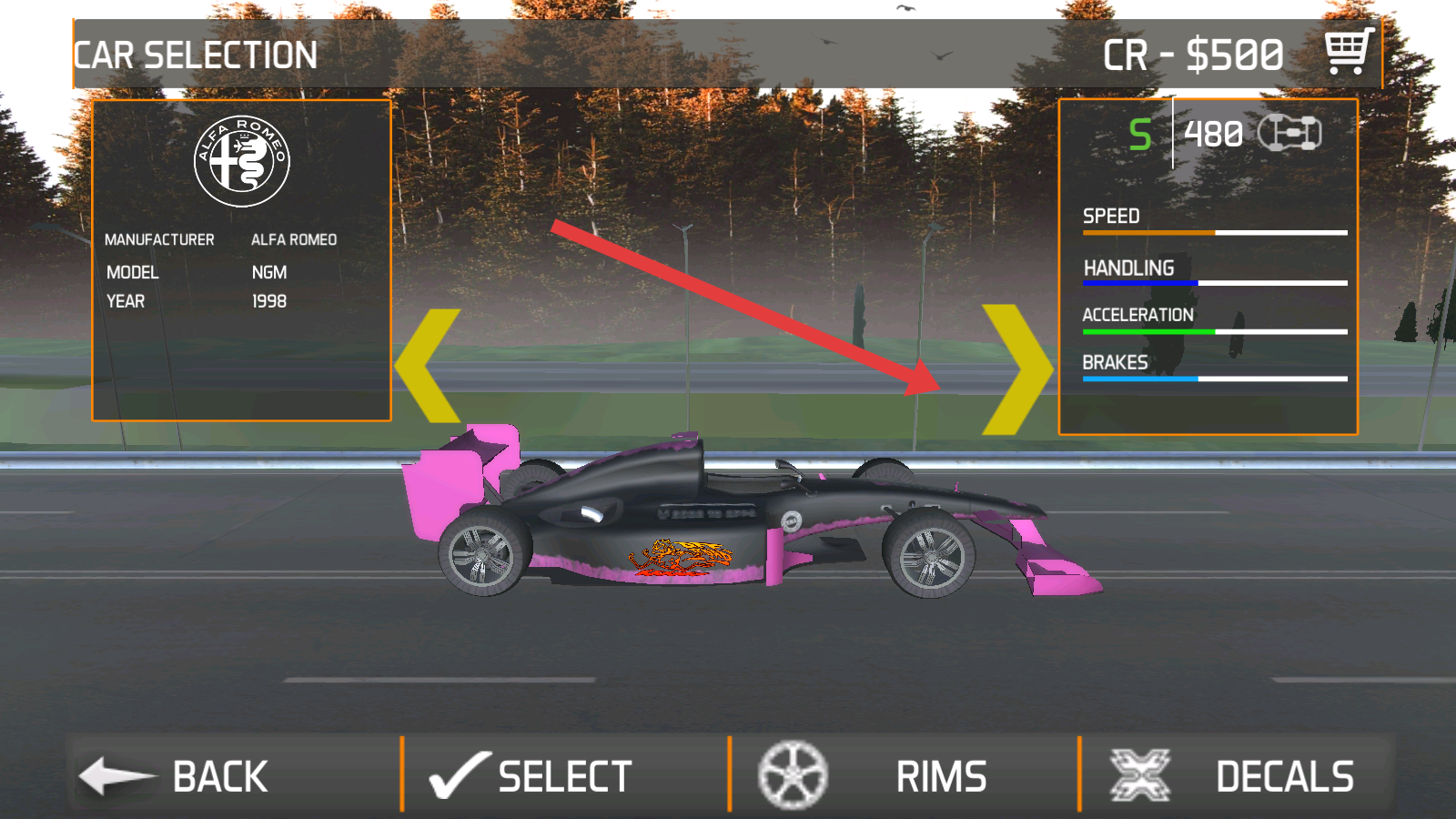Image resolution: width=1456 pixels, height=819 pixels.
Task: Open the shopping cart store
Action: [x=1348, y=52]
